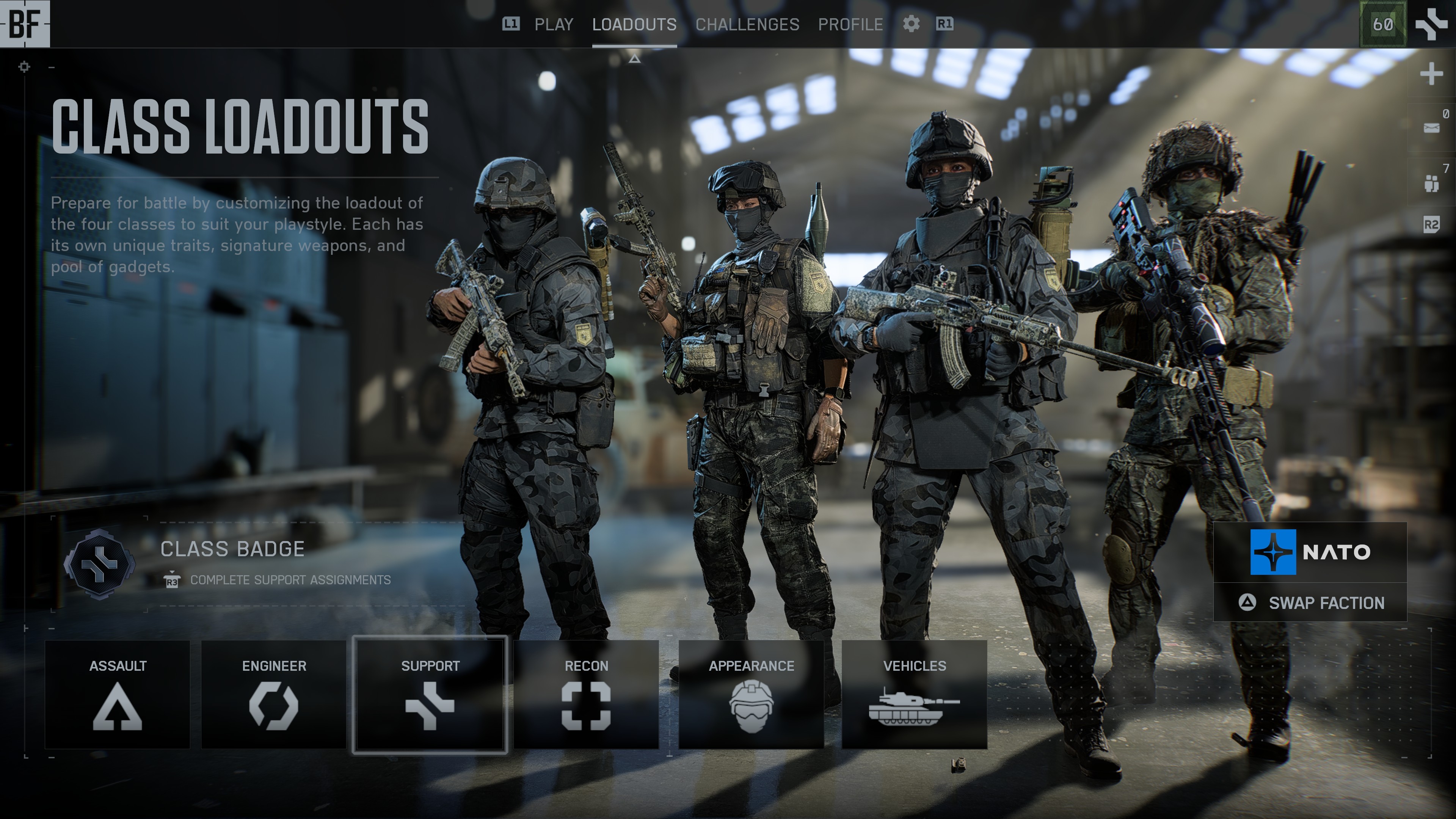The width and height of the screenshot is (1456, 819).
Task: Open the mail envelope icon
Action: click(1431, 128)
